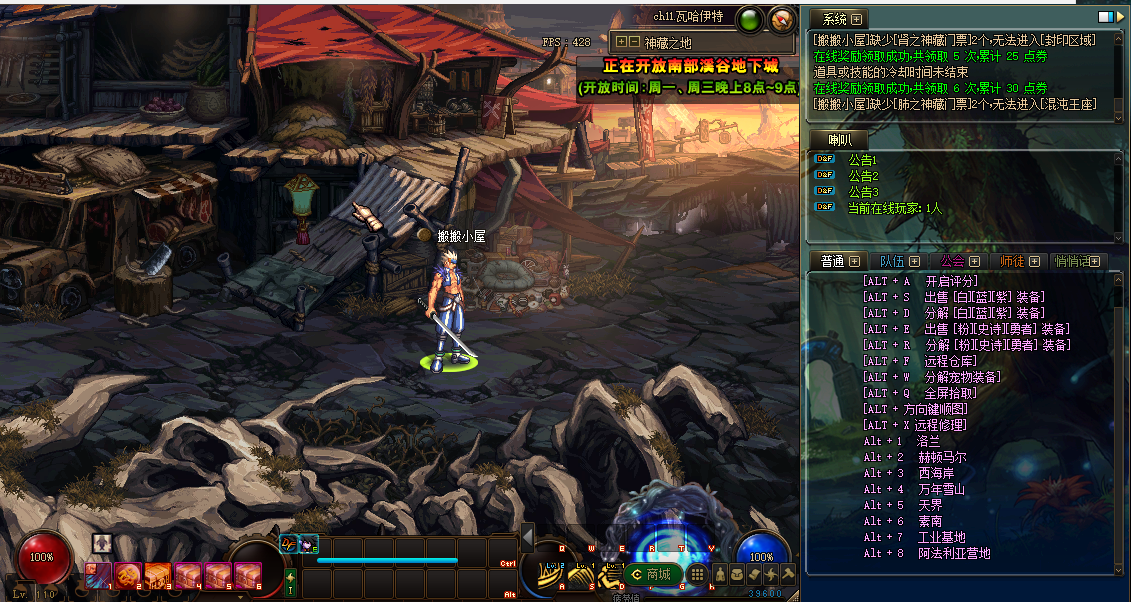Select the 喇叭 megaphone tab

837,140
